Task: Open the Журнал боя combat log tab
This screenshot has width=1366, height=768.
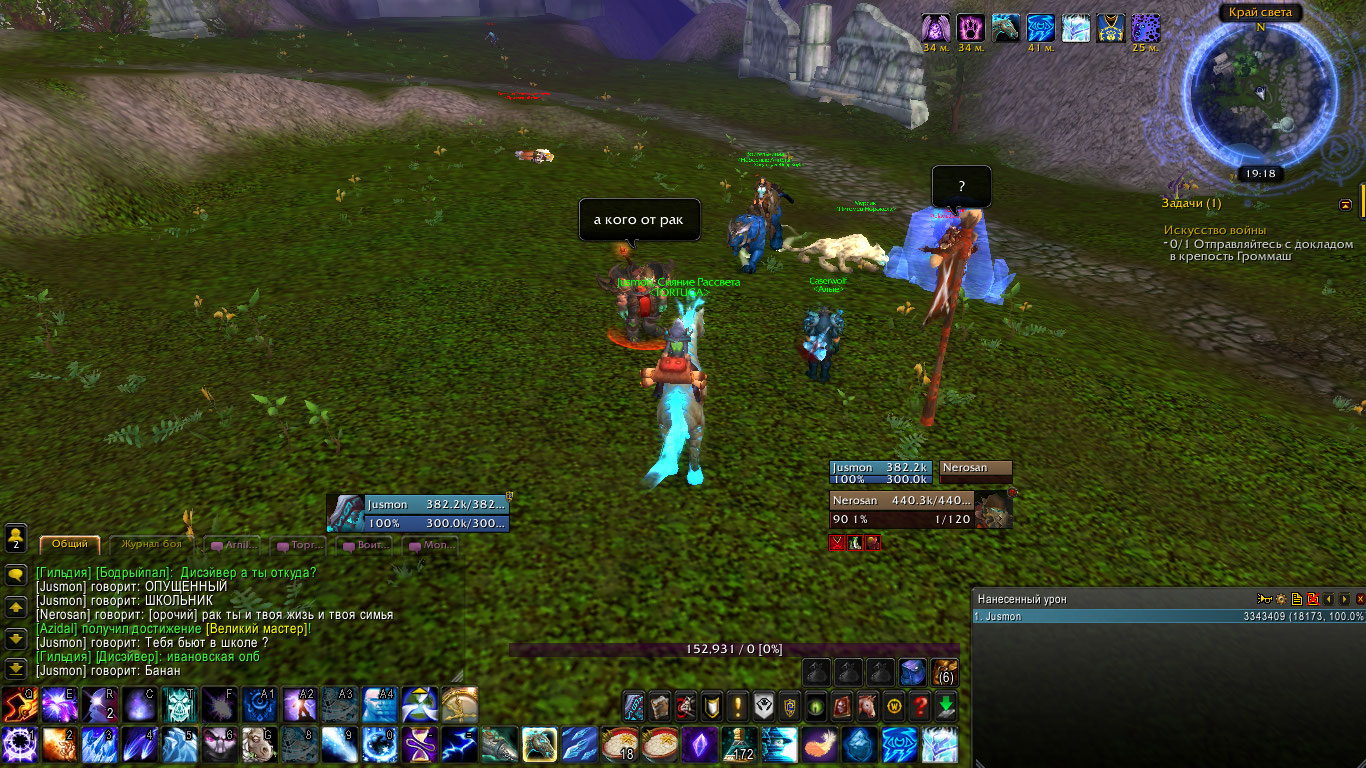Action: point(151,544)
